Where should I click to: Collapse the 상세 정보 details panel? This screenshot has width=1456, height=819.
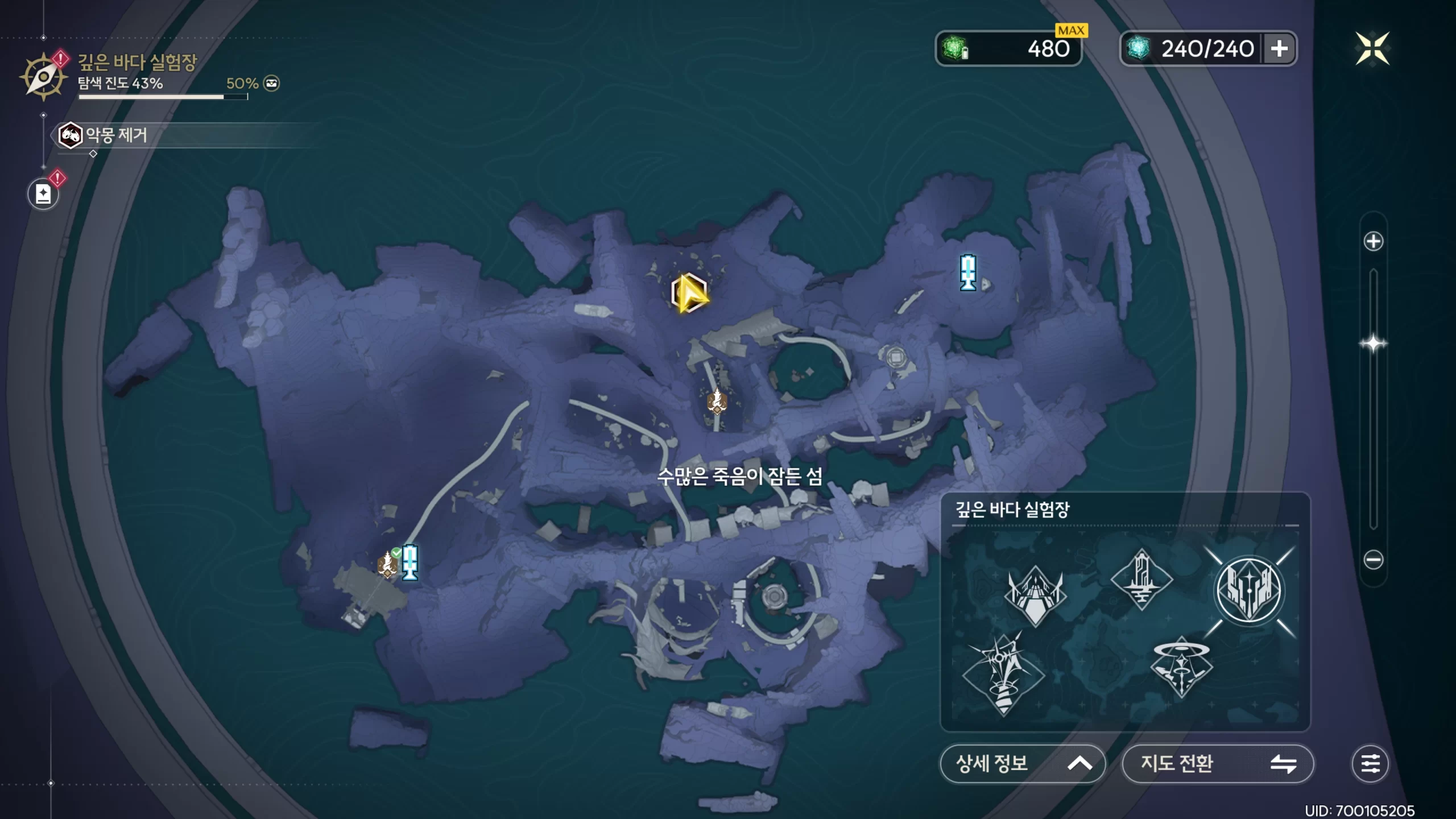point(1022,763)
